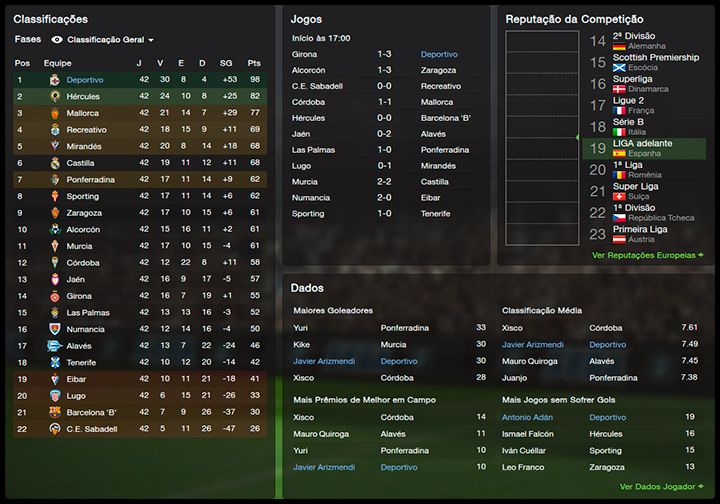Select Mauro Quiroga in Melhor em Campo
This screenshot has width=720, height=504.
pyautogui.click(x=319, y=434)
